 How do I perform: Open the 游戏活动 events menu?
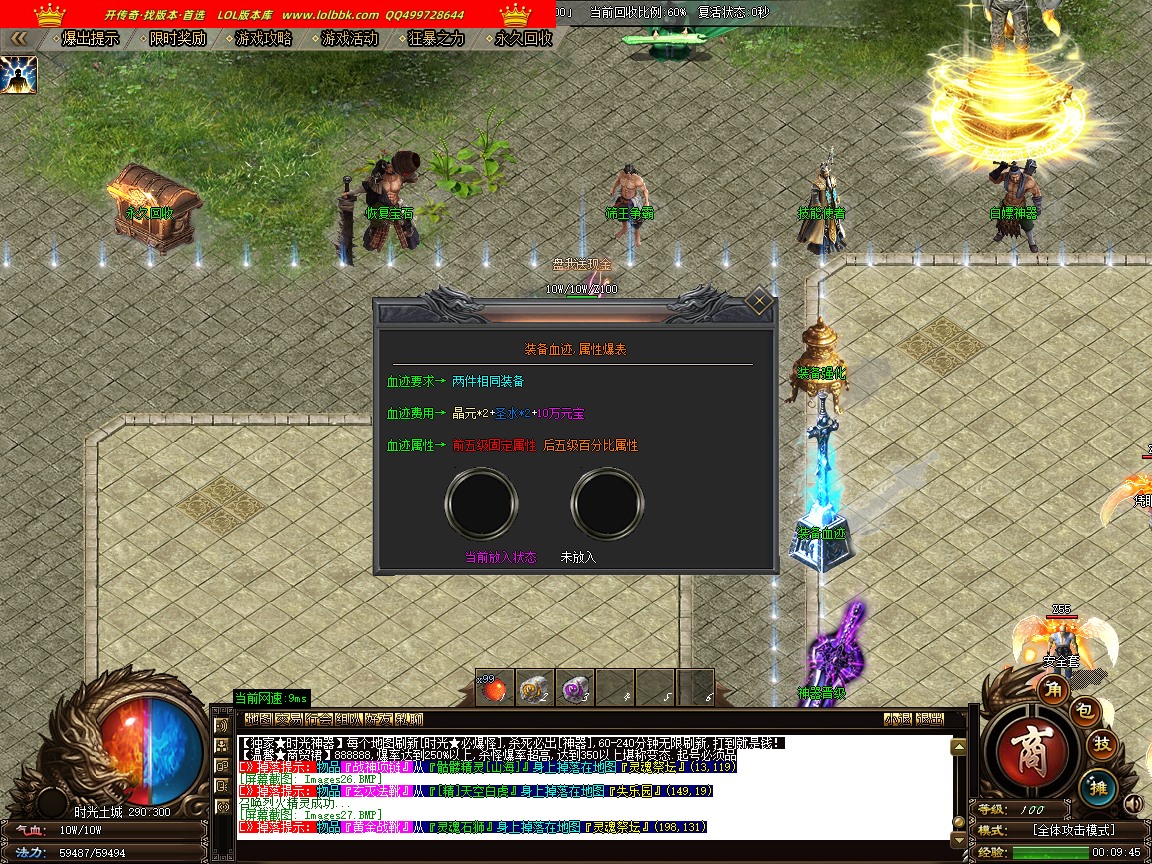click(350, 39)
